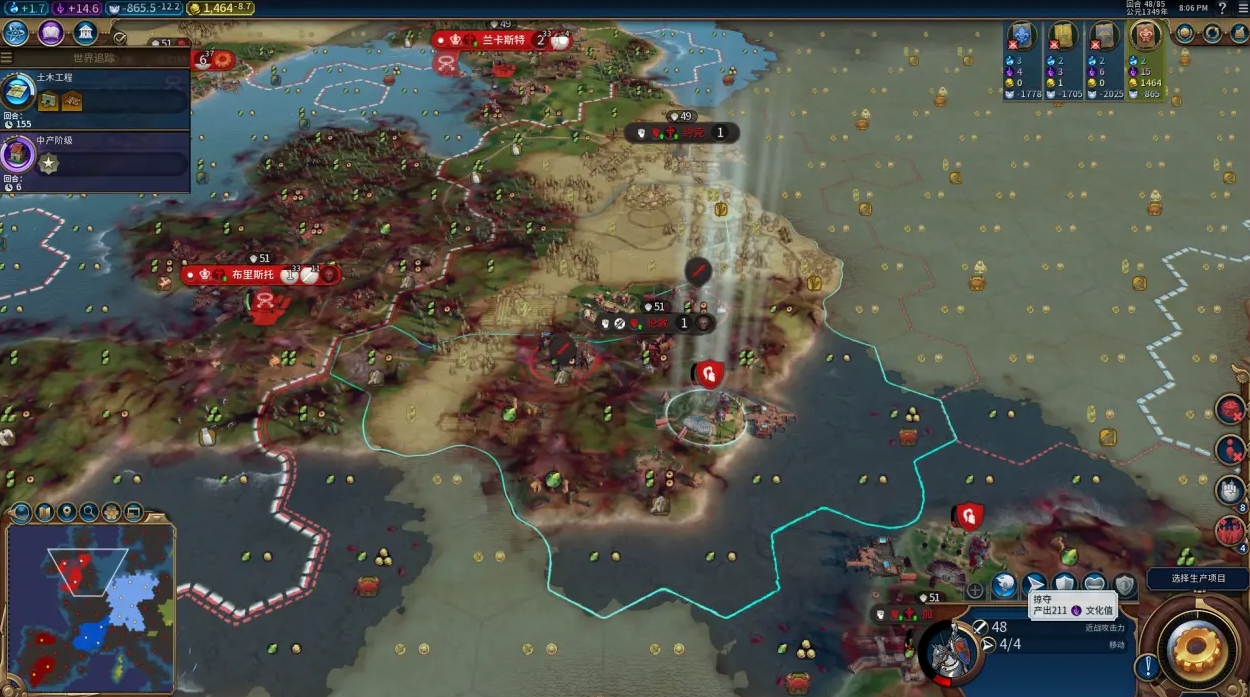Image resolution: width=1250 pixels, height=697 pixels.
Task: Click the raised fist notification icon
Action: pyautogui.click(x=1229, y=490)
